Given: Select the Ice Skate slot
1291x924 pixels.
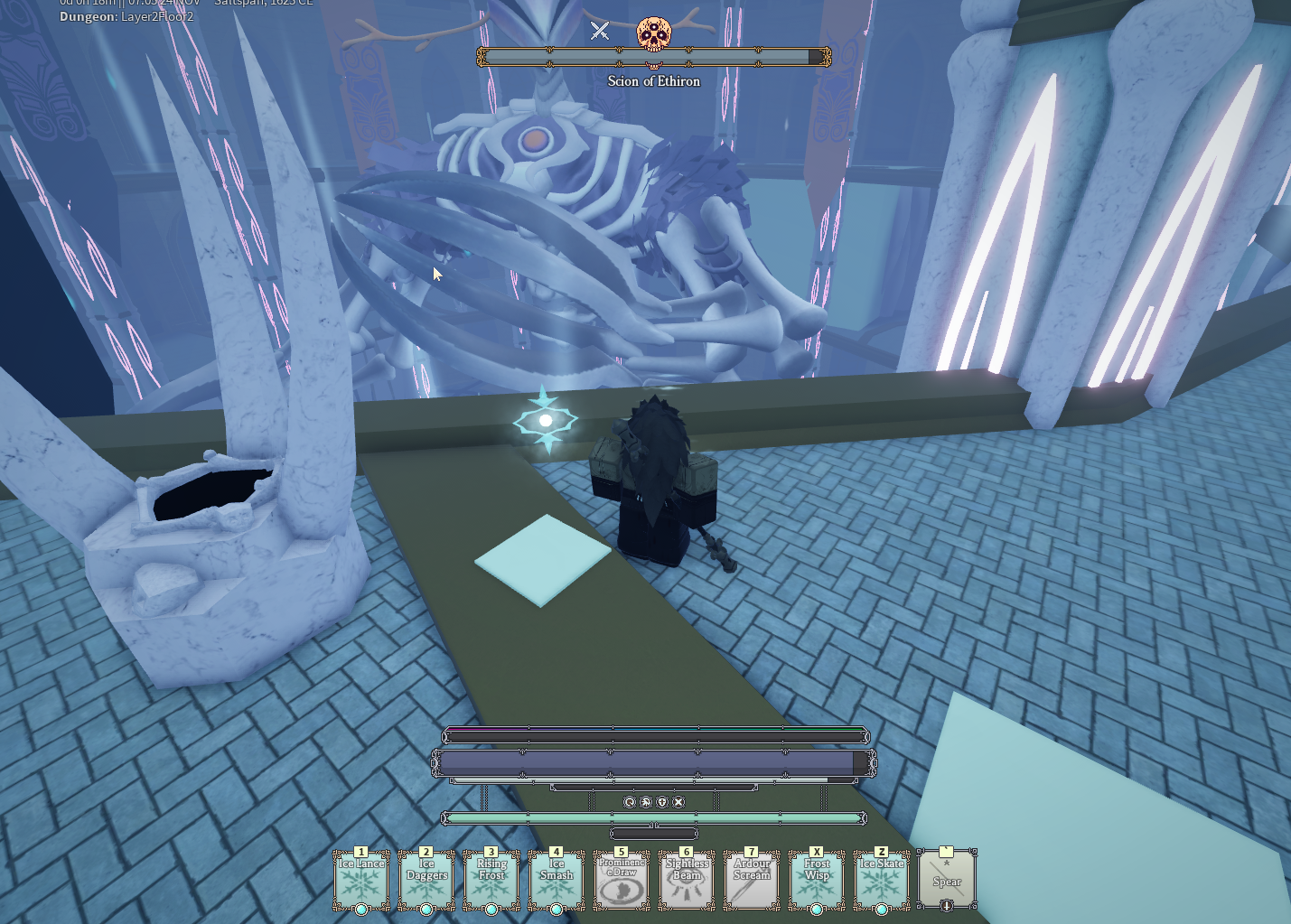Looking at the screenshot, I should [882, 881].
